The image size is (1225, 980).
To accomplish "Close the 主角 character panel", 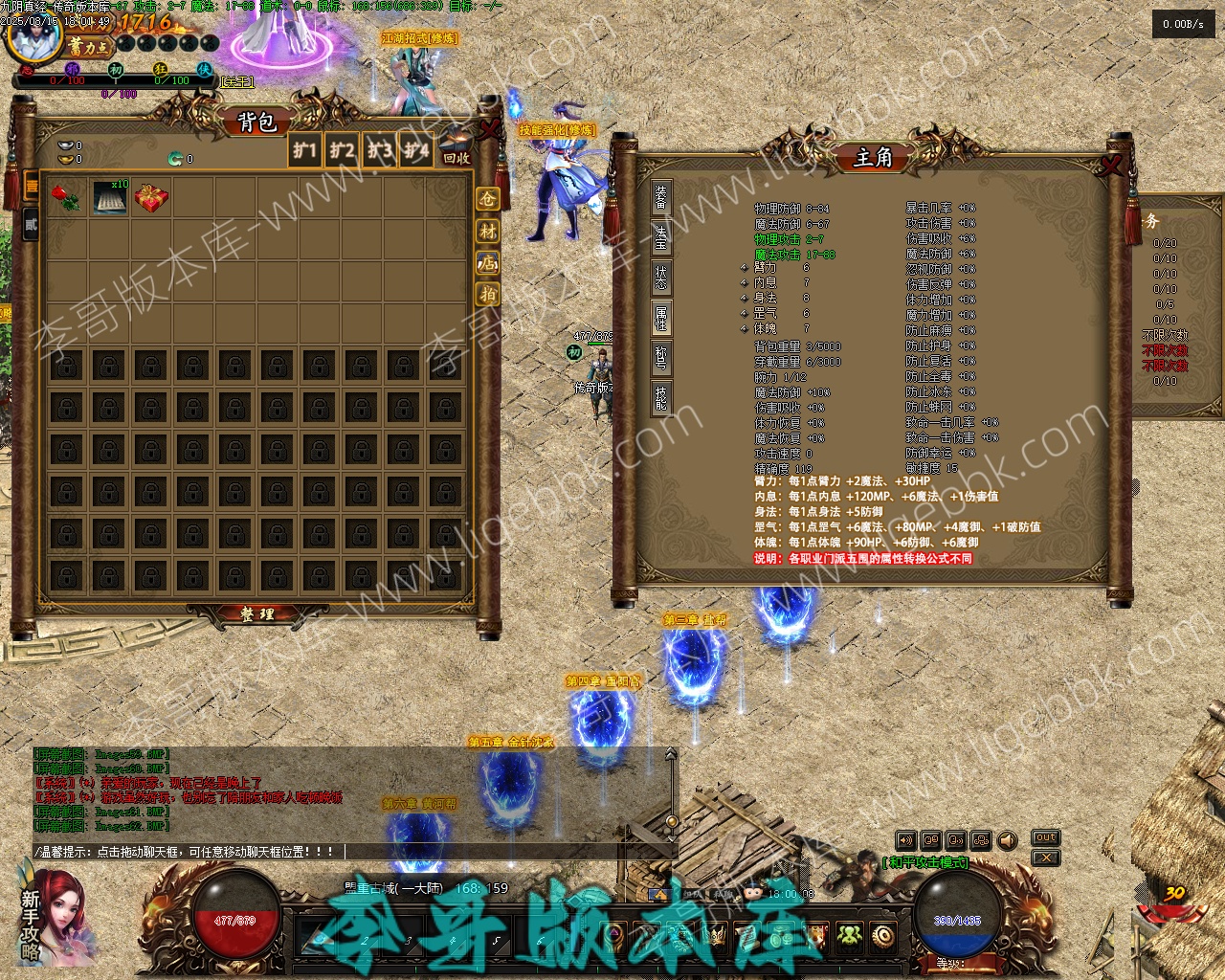I will 1111,165.
